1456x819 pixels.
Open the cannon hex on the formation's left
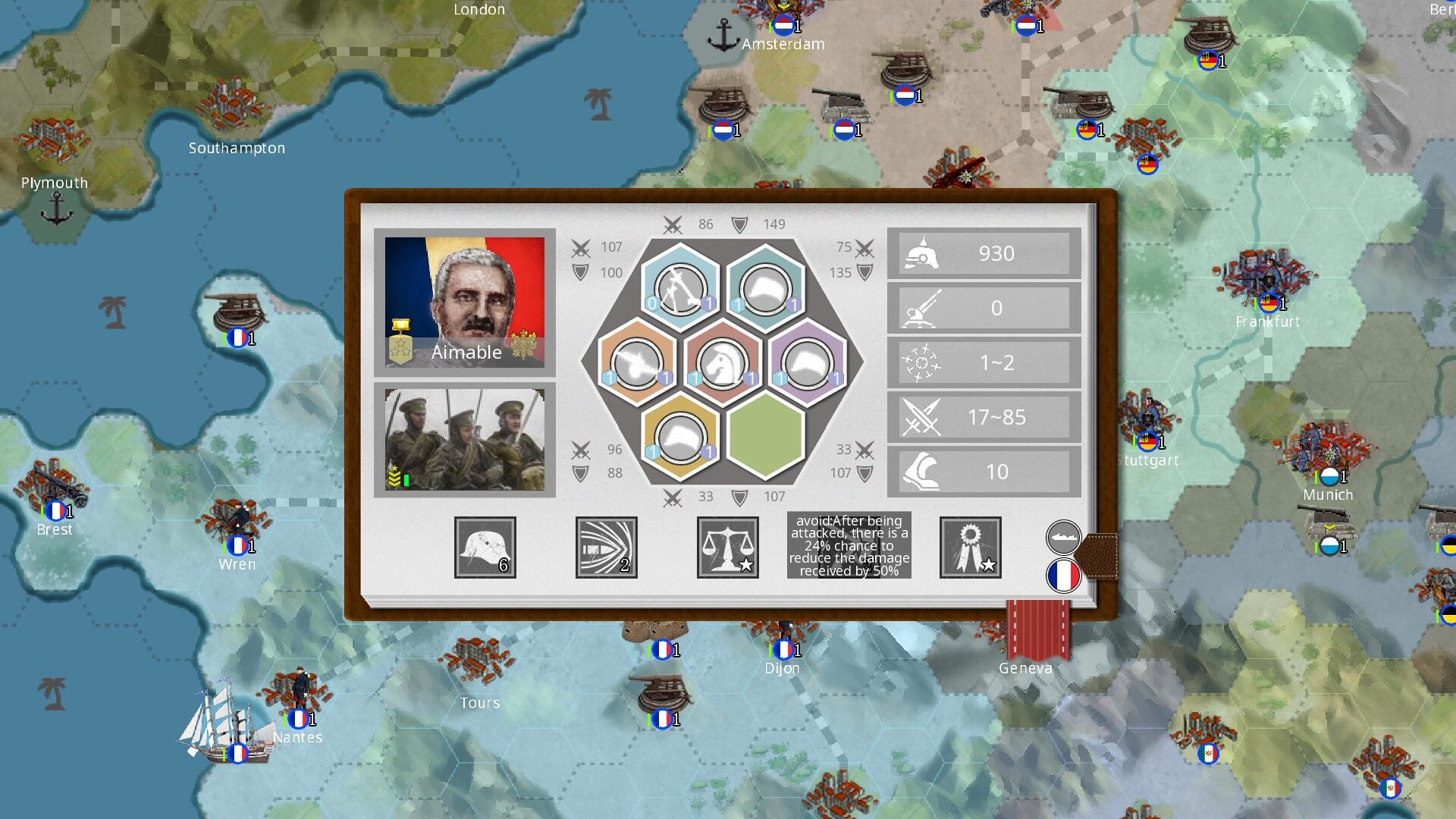[x=635, y=362]
